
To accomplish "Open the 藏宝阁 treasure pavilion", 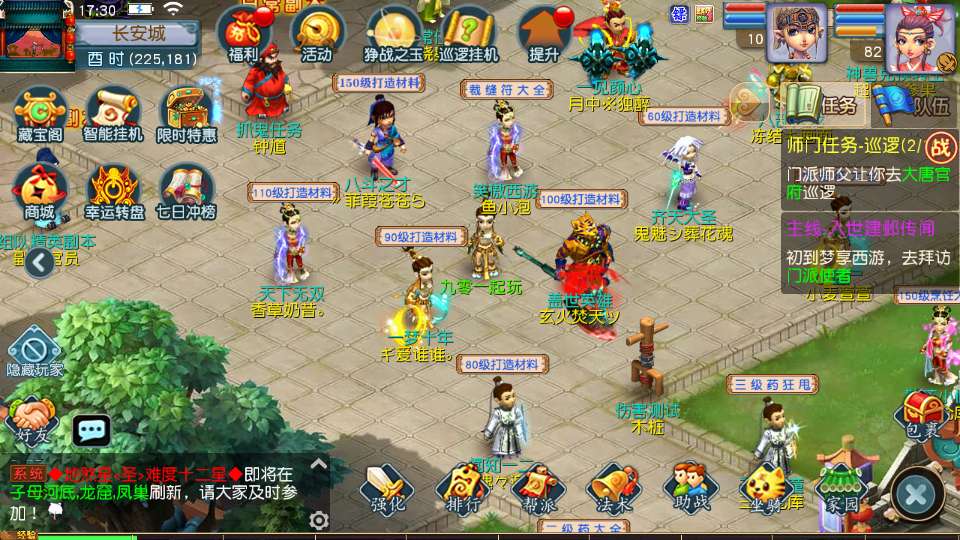I will click(x=40, y=112).
